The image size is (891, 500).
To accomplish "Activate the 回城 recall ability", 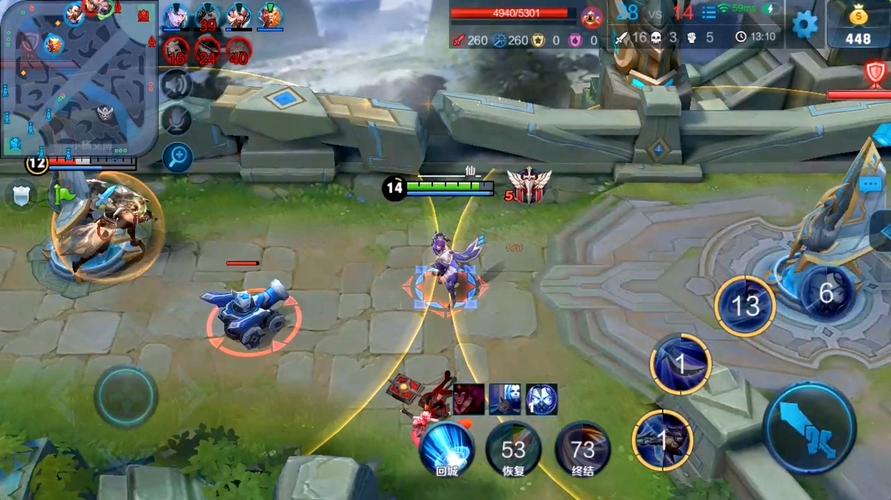I will 446,447.
